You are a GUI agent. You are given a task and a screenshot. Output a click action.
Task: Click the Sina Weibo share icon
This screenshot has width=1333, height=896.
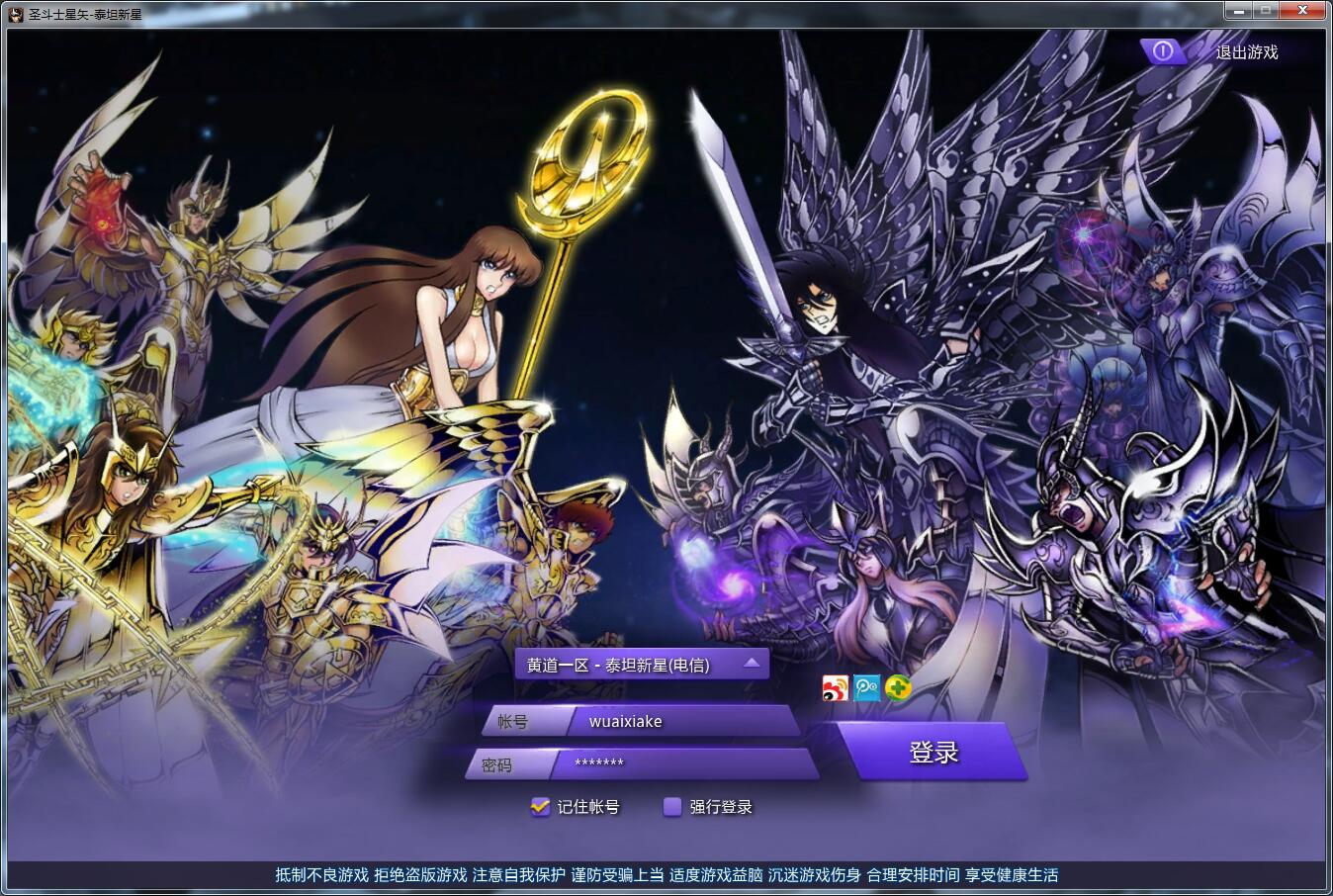pyautogui.click(x=834, y=688)
